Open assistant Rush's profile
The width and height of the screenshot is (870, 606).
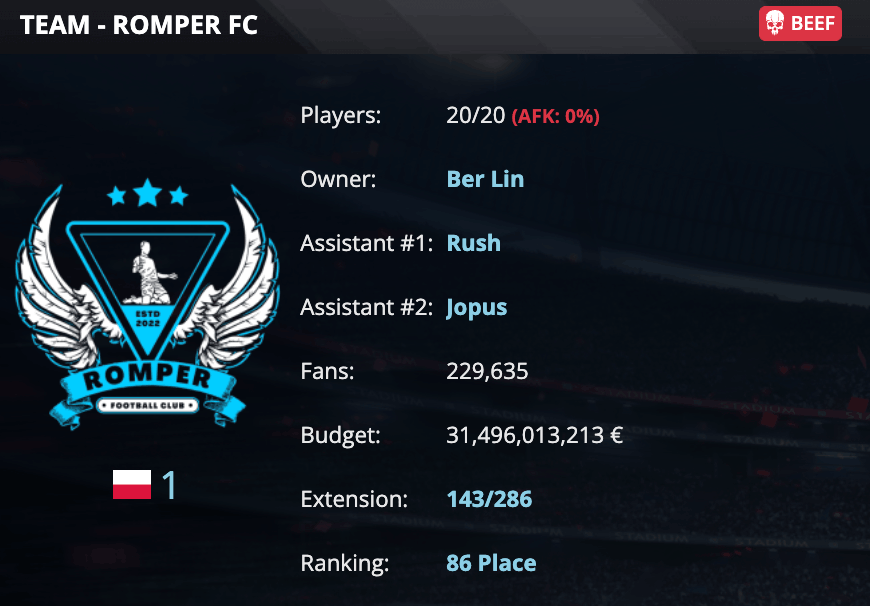(x=473, y=243)
